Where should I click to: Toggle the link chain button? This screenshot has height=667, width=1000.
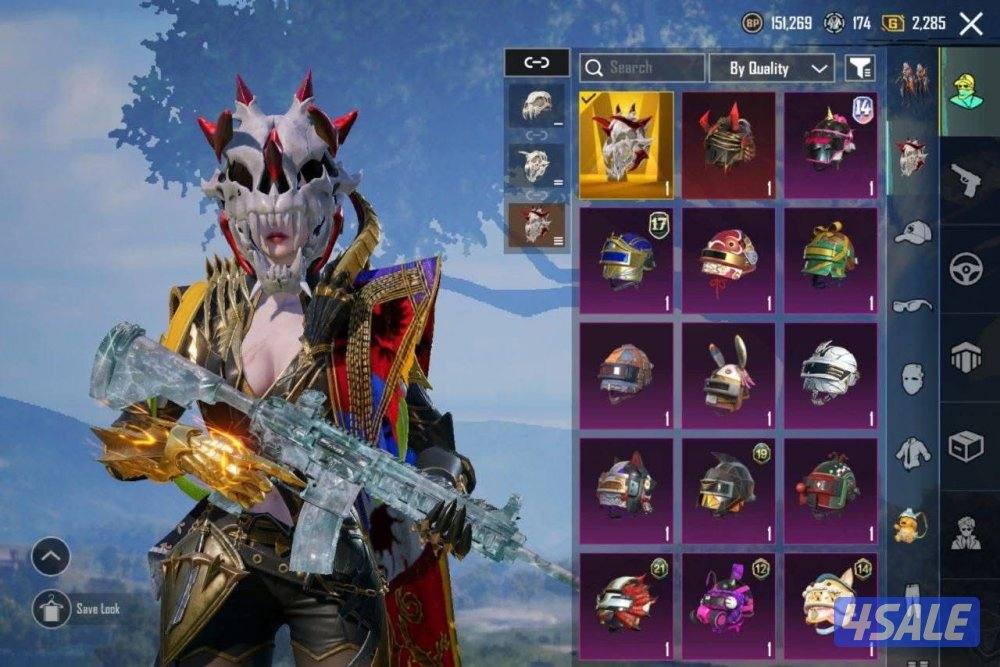pos(537,63)
